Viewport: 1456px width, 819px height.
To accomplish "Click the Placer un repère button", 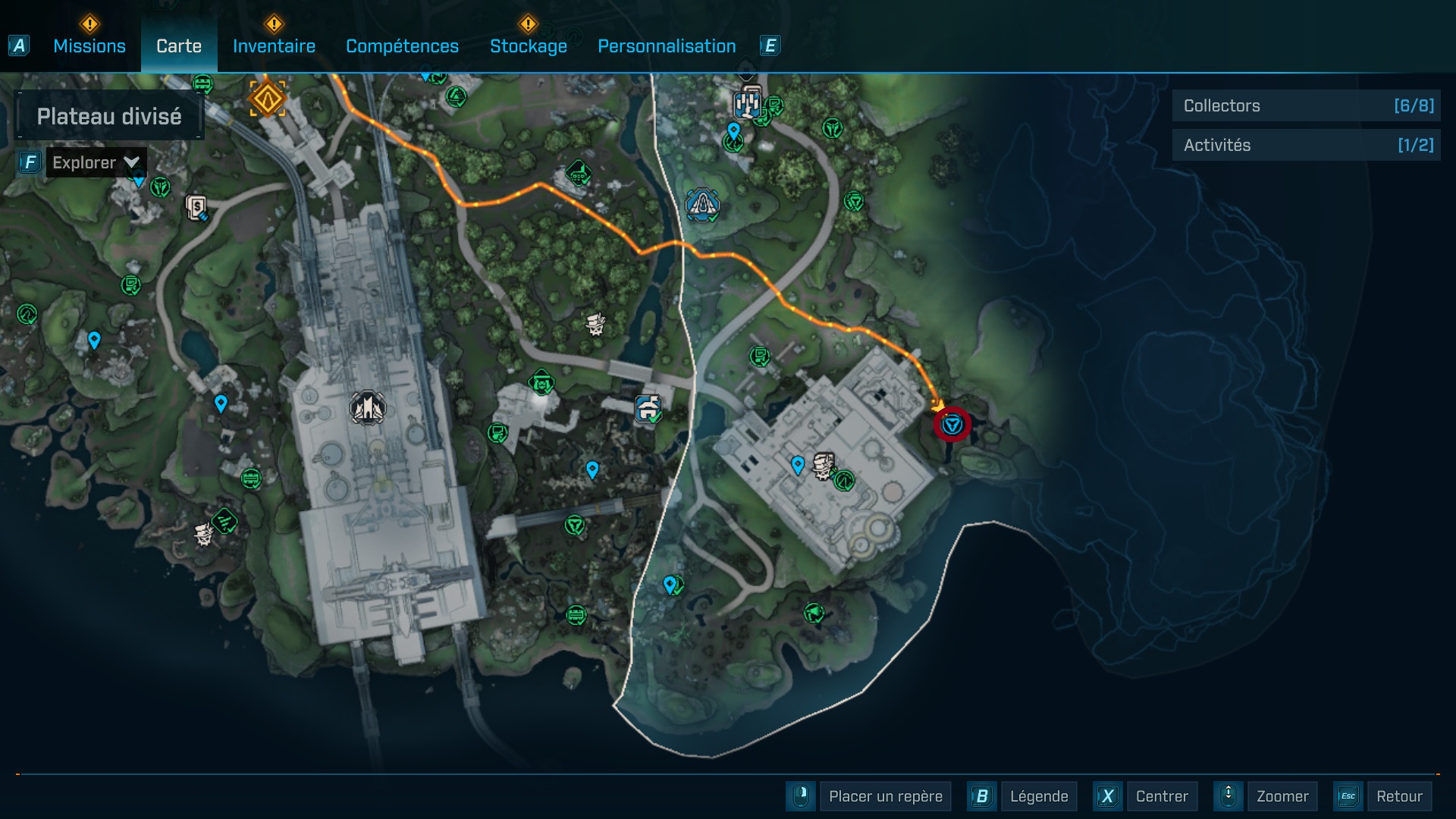I will pyautogui.click(x=885, y=796).
